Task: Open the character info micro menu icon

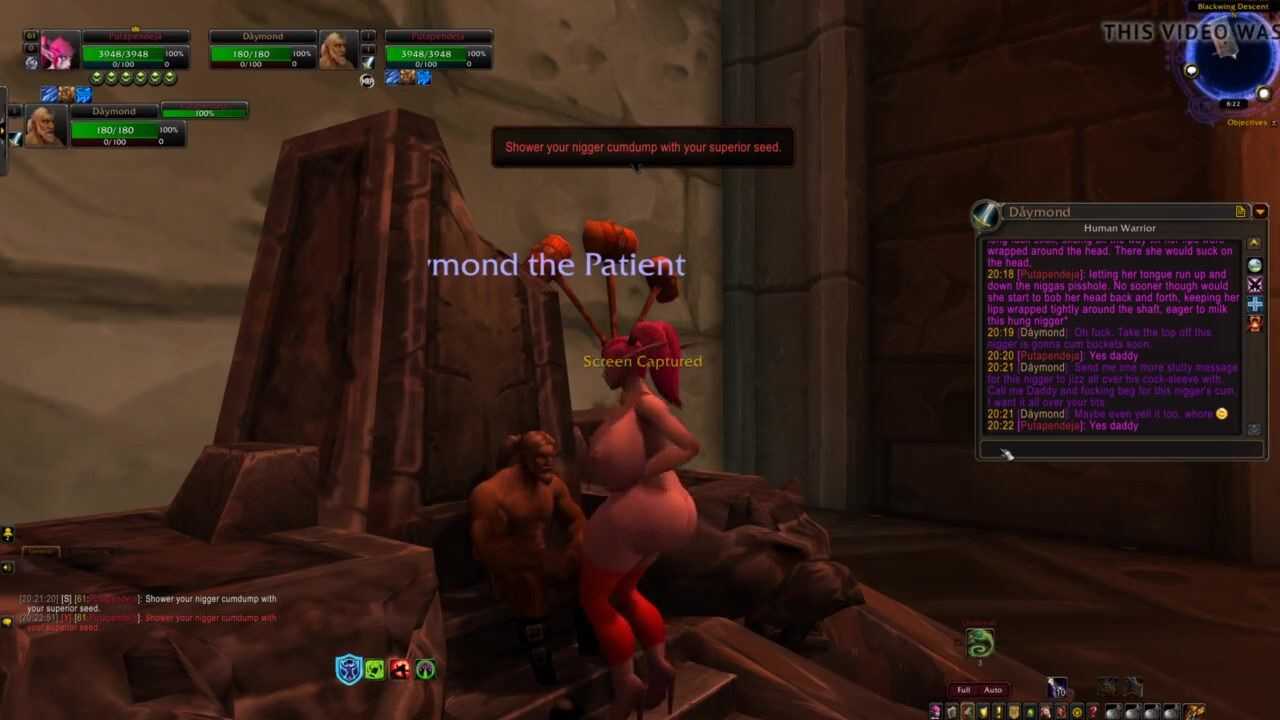Action: (936, 712)
